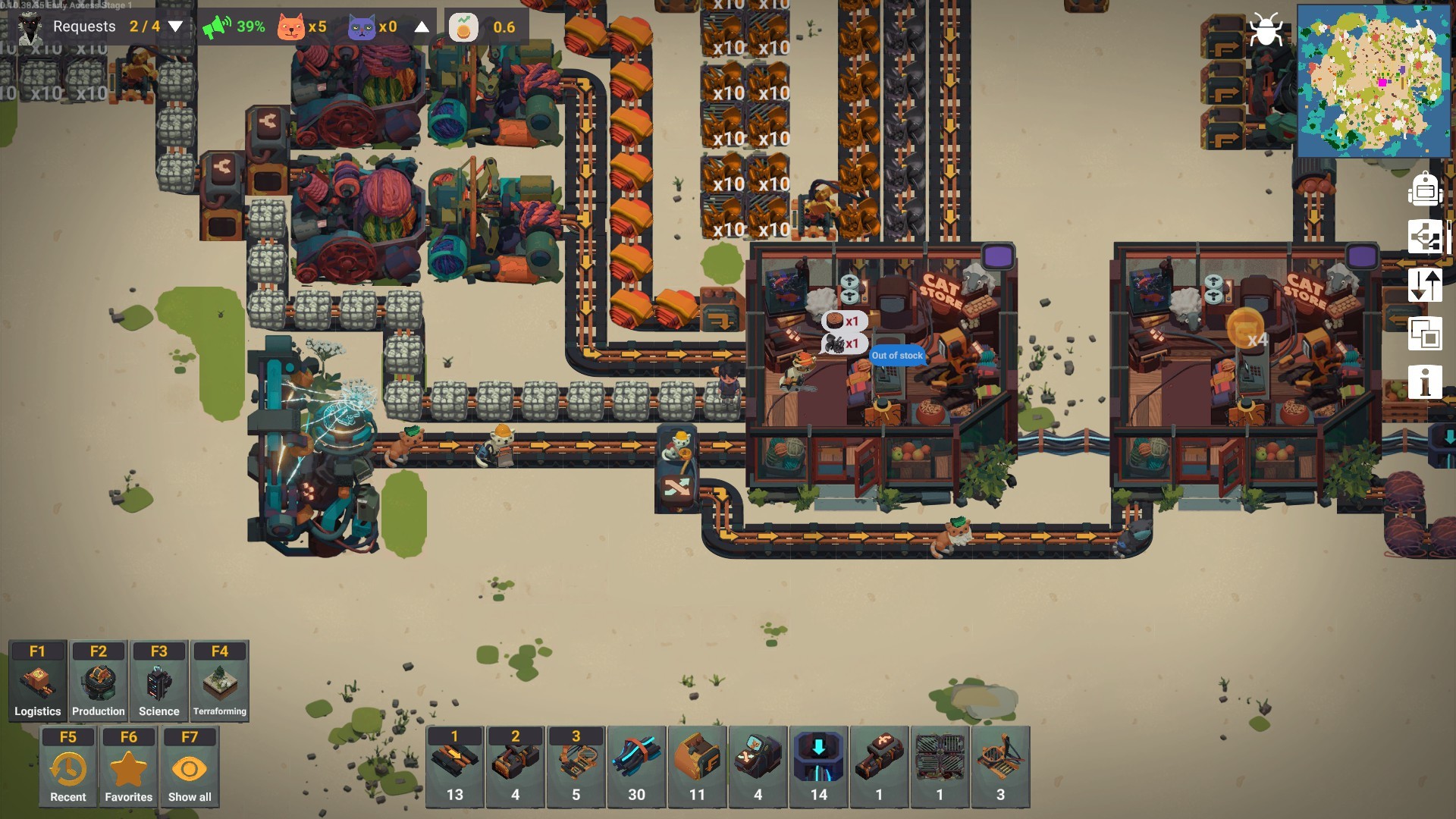This screenshot has height=819, width=1456.
Task: Switch to the Science build category
Action: [159, 681]
